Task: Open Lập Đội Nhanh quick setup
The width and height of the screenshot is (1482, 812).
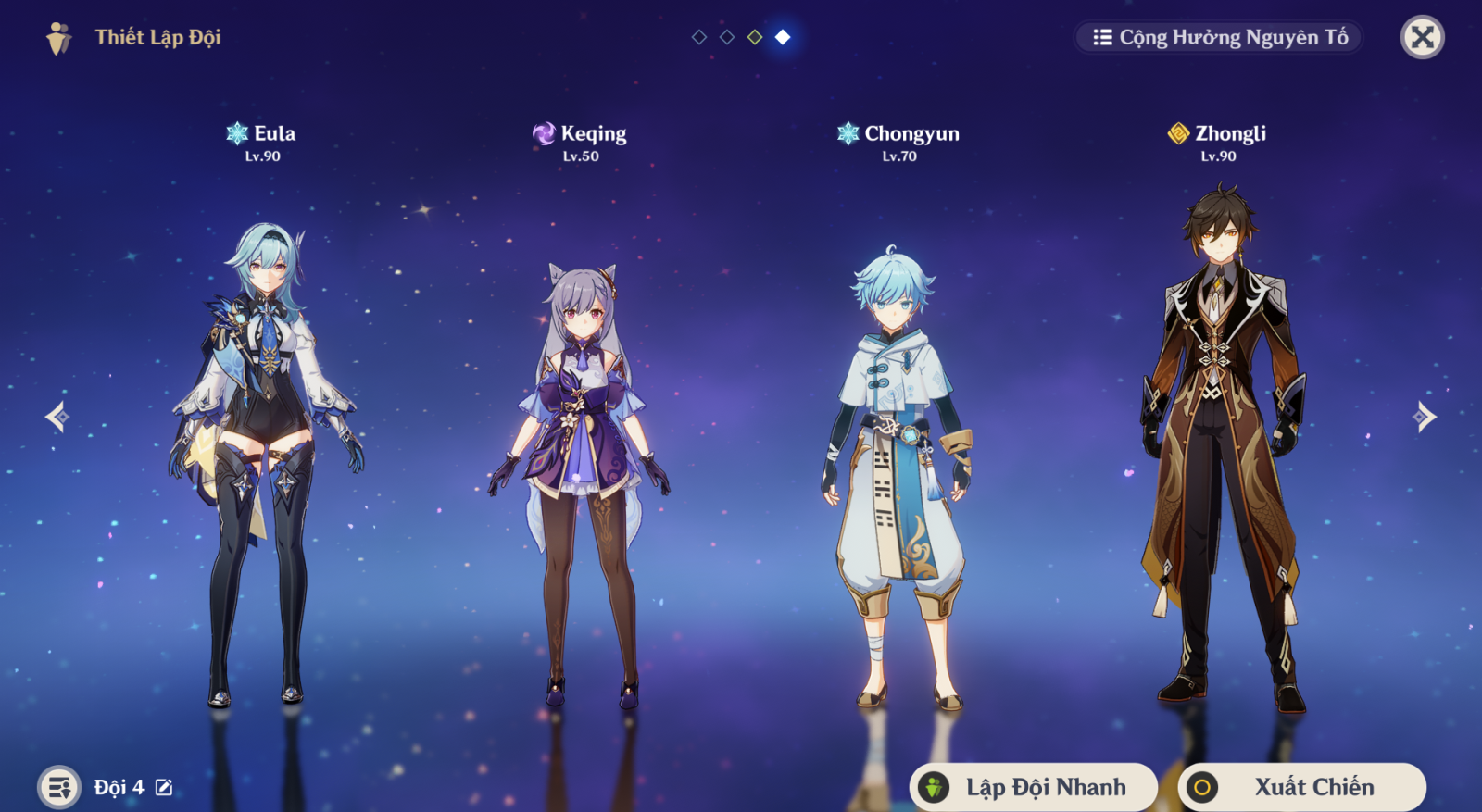Action: [1033, 787]
